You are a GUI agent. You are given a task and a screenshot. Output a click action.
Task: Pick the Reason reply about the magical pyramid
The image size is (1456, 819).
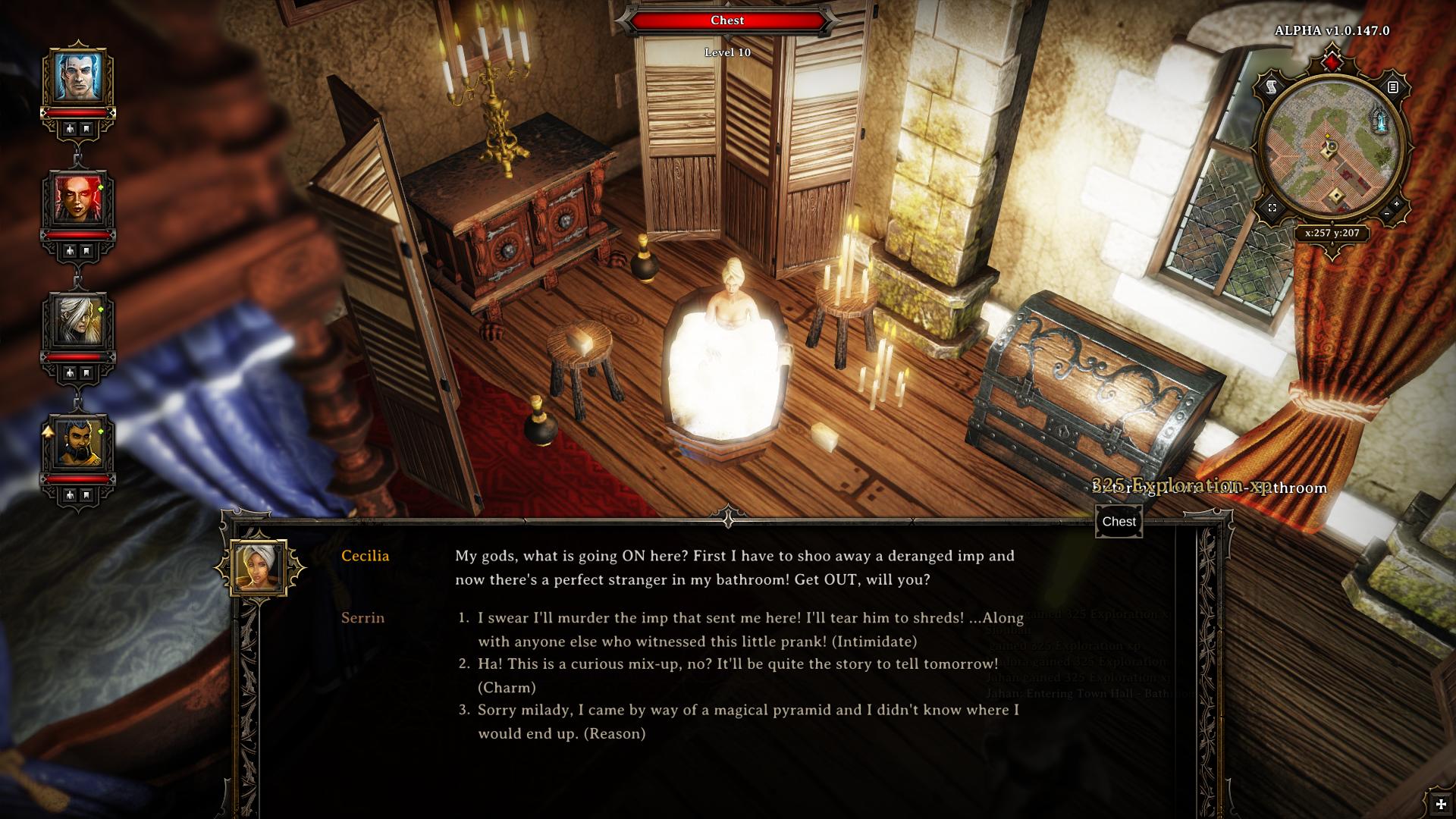coord(747,721)
